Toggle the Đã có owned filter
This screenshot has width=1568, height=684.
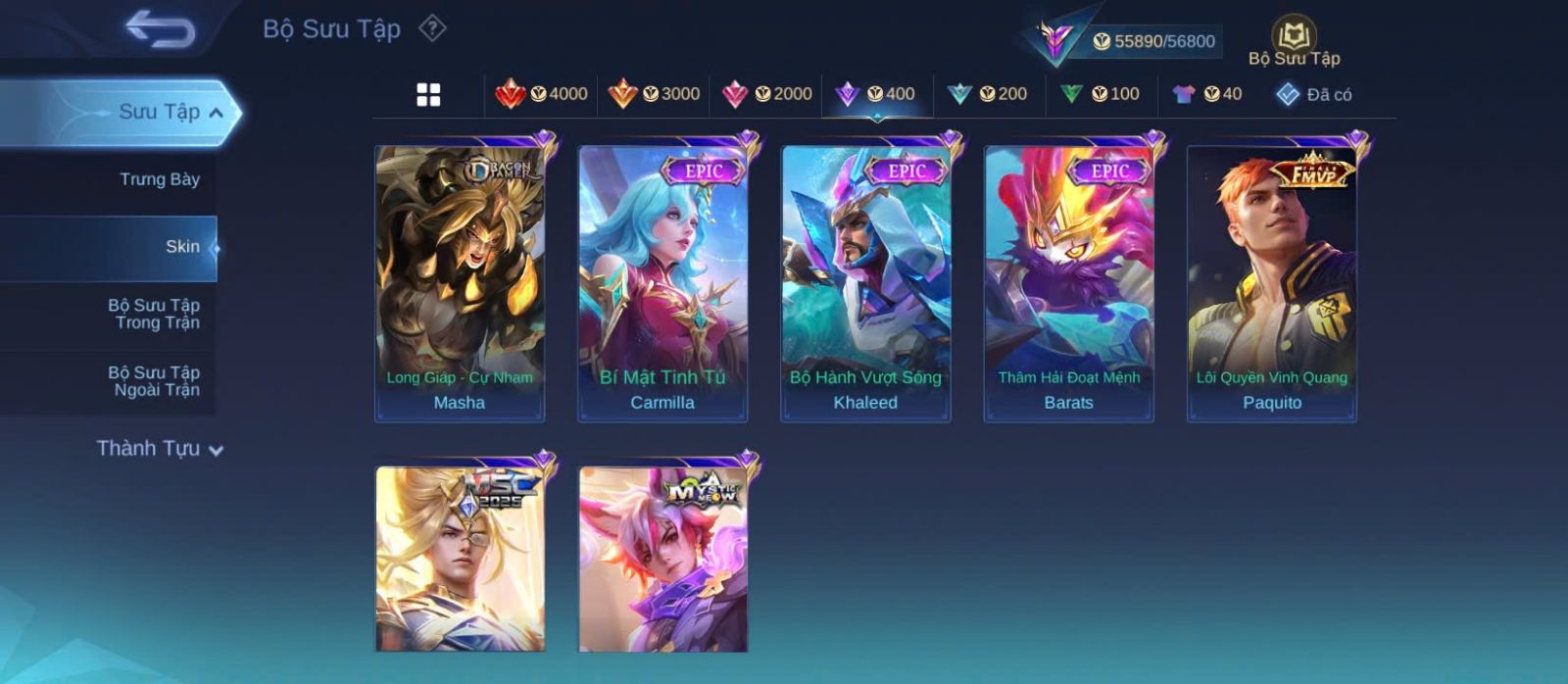click(1313, 94)
